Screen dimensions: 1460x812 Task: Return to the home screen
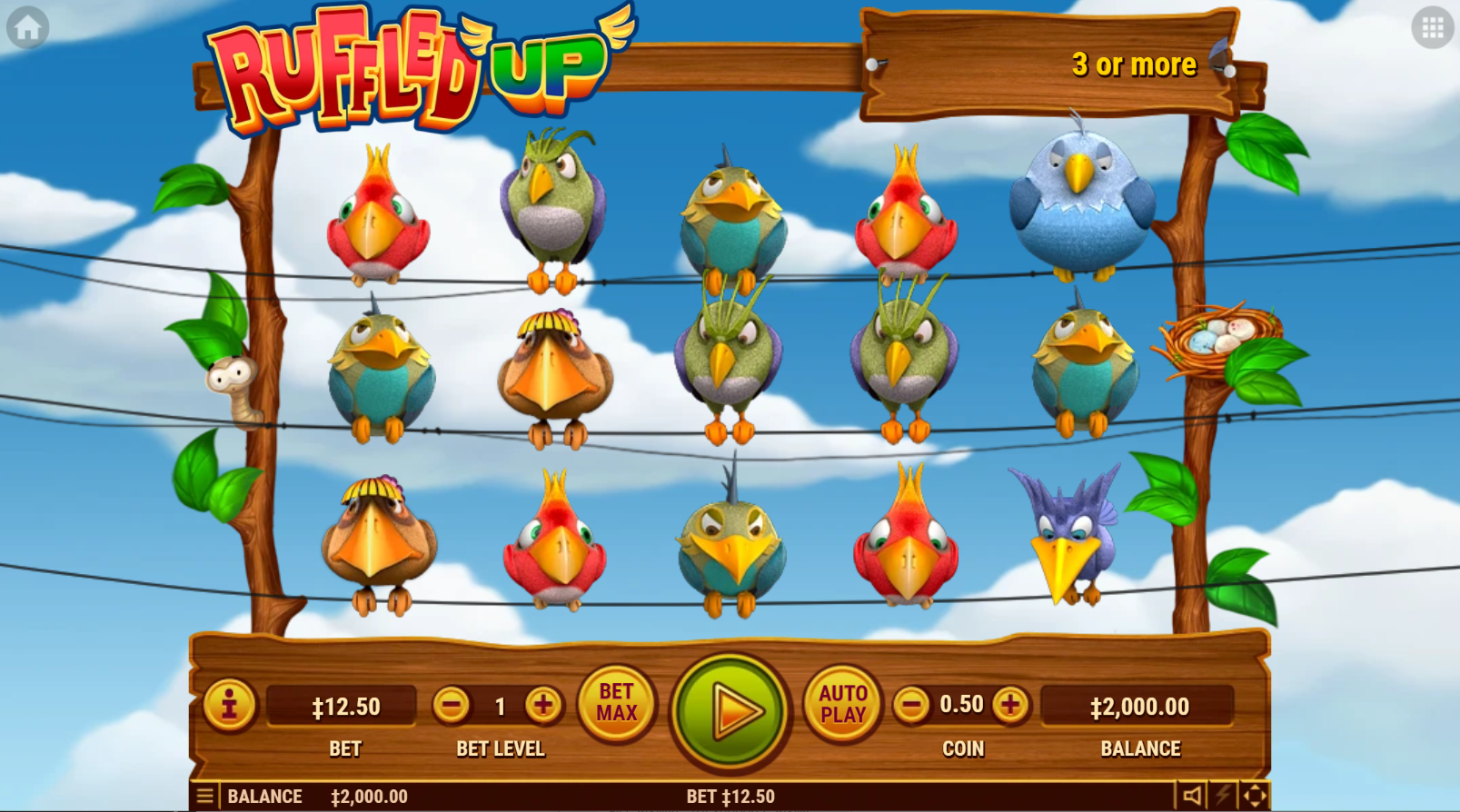pos(27,28)
